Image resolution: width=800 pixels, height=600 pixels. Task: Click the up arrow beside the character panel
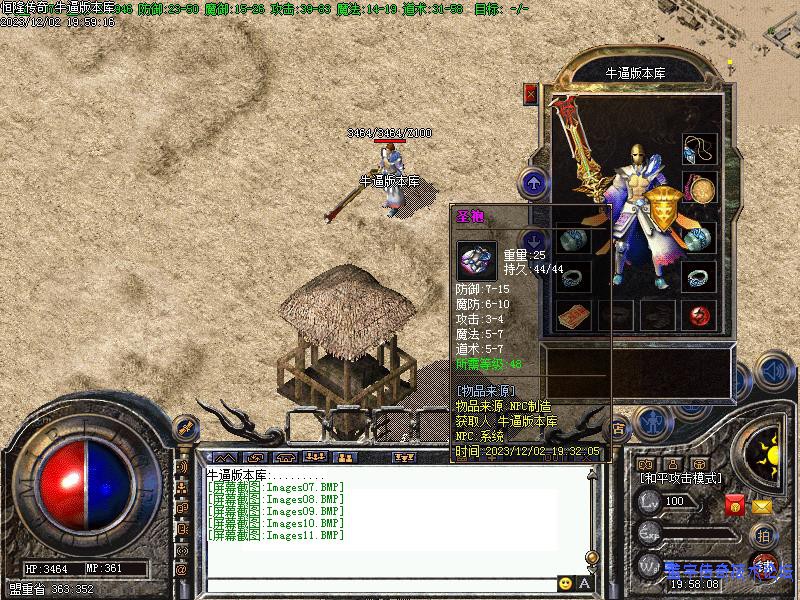[x=535, y=182]
